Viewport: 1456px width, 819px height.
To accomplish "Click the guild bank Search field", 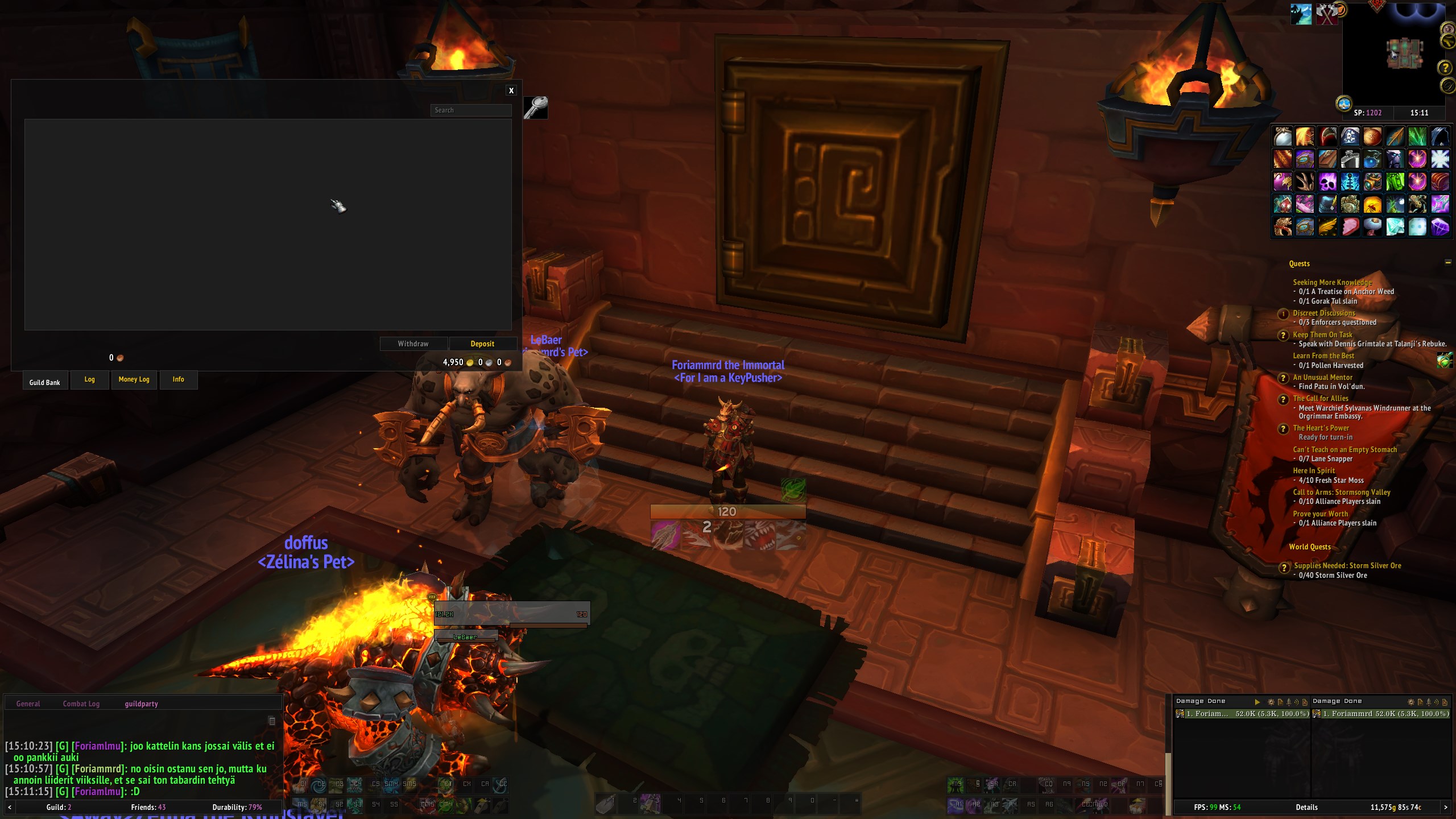I will click(x=470, y=110).
